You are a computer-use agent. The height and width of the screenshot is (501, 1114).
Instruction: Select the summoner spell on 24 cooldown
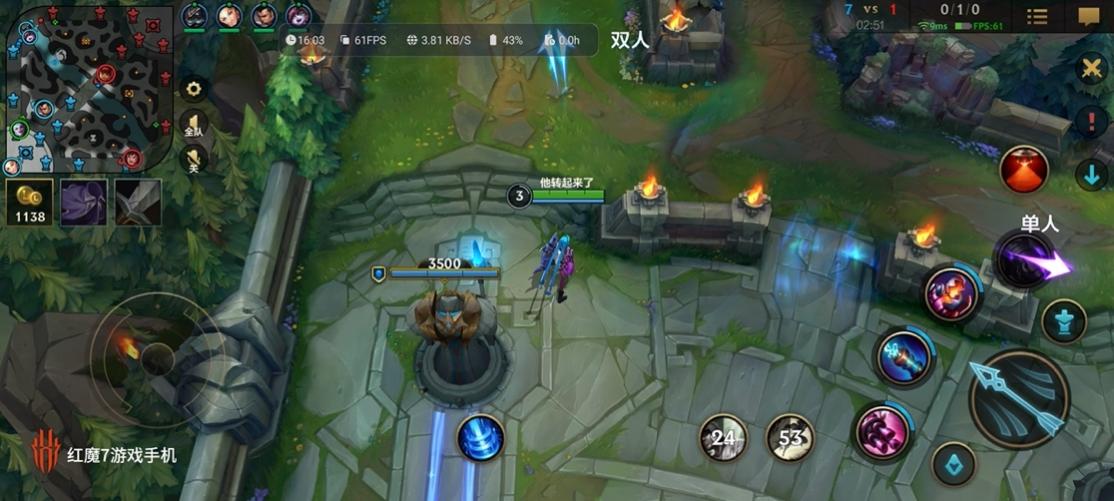(x=724, y=437)
